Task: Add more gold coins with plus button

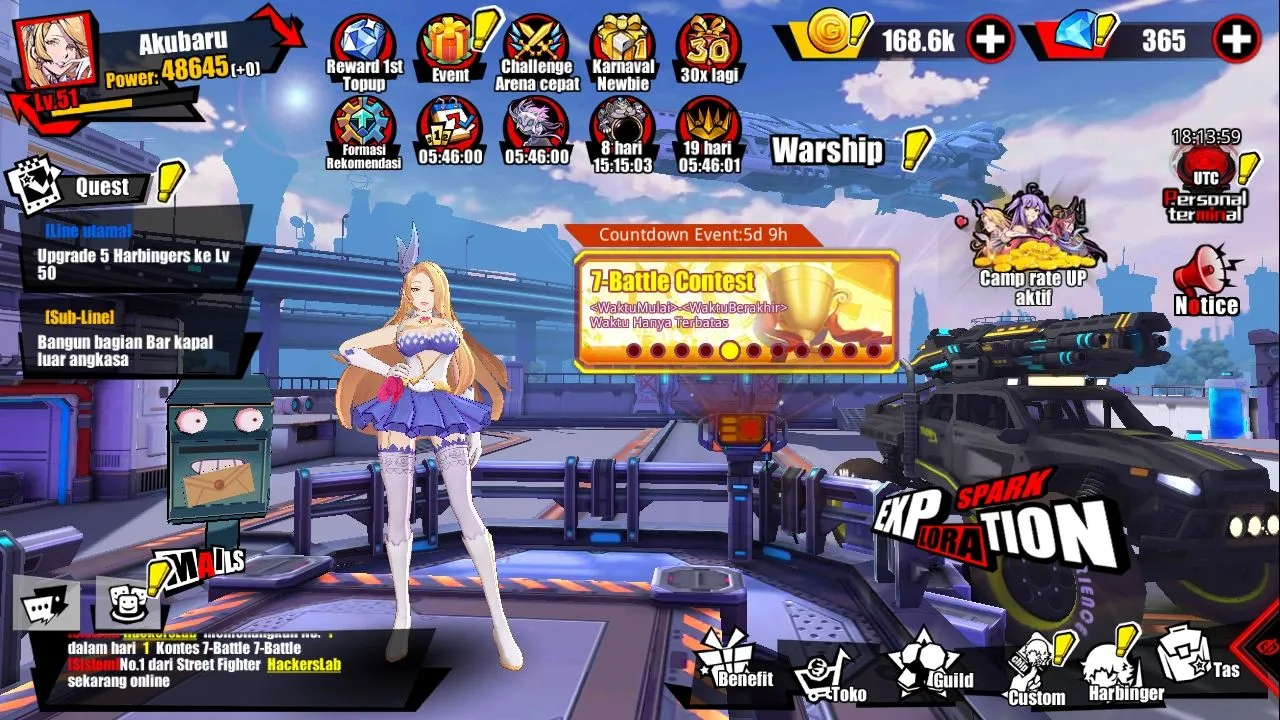Action: 990,40
